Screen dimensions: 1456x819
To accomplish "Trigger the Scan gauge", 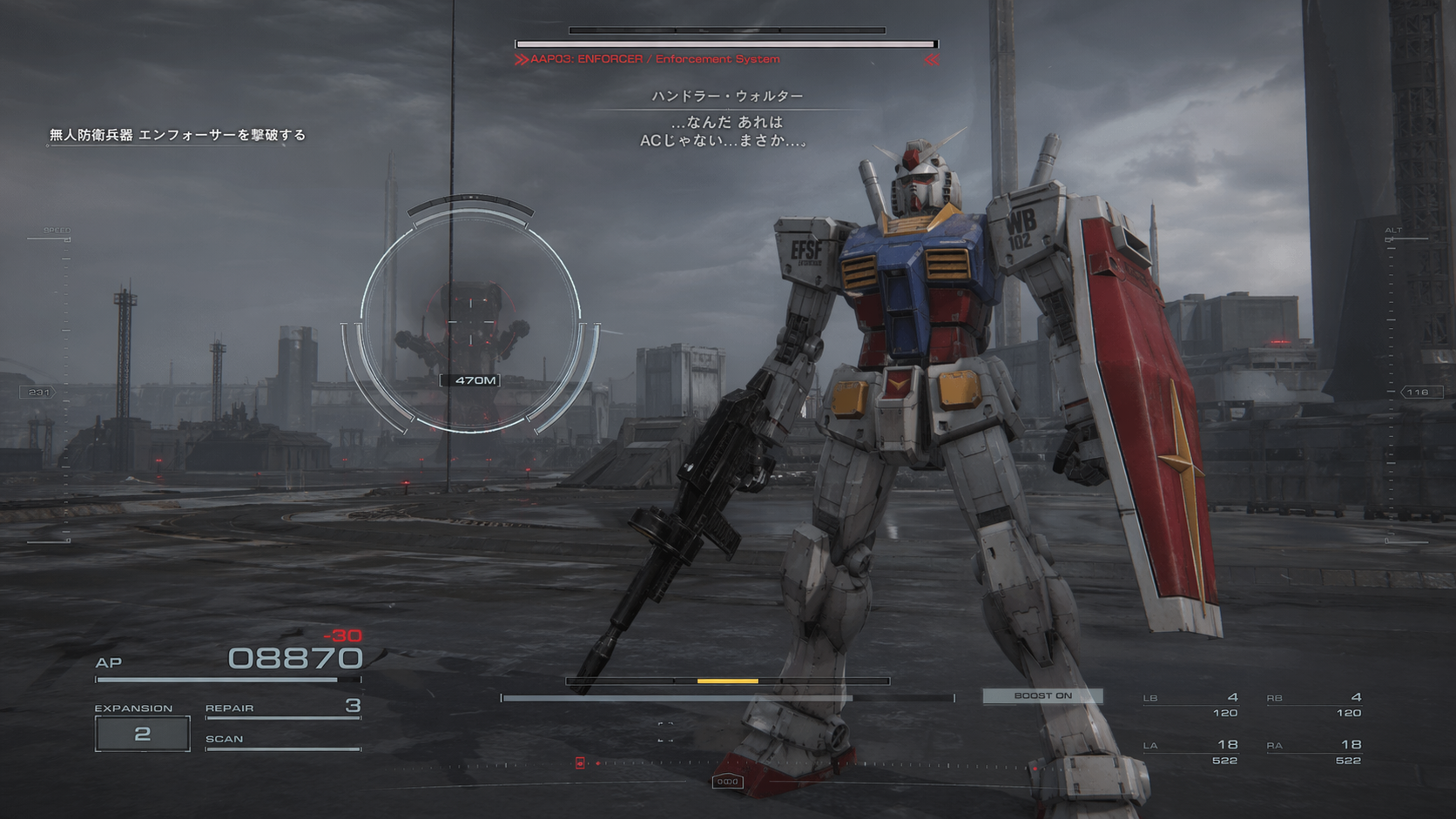I will (282, 741).
